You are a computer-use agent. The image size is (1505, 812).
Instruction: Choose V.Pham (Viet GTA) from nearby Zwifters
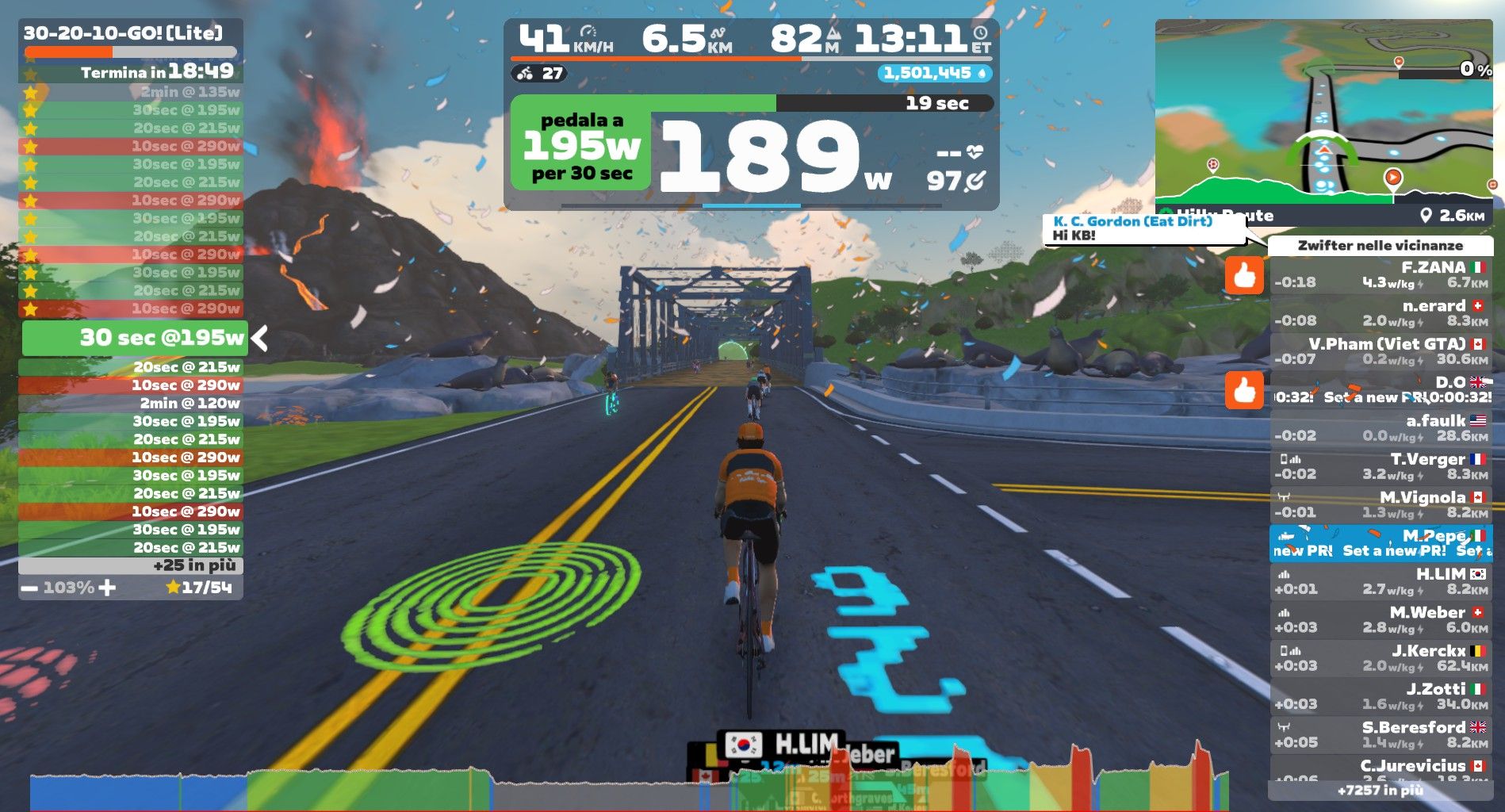coord(1380,351)
